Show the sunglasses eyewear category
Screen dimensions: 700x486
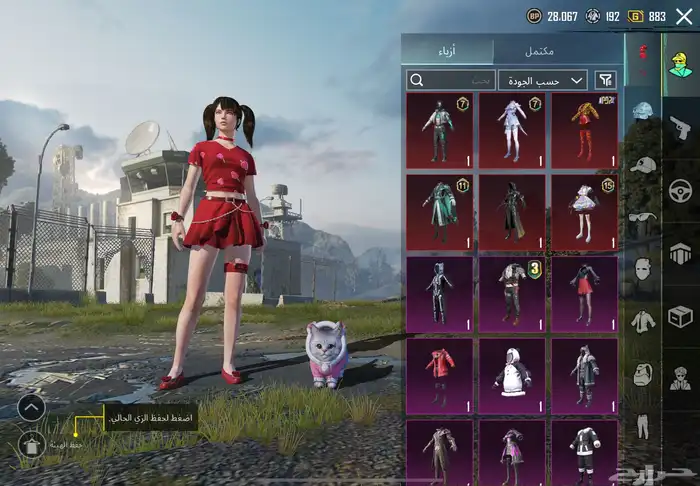643,216
